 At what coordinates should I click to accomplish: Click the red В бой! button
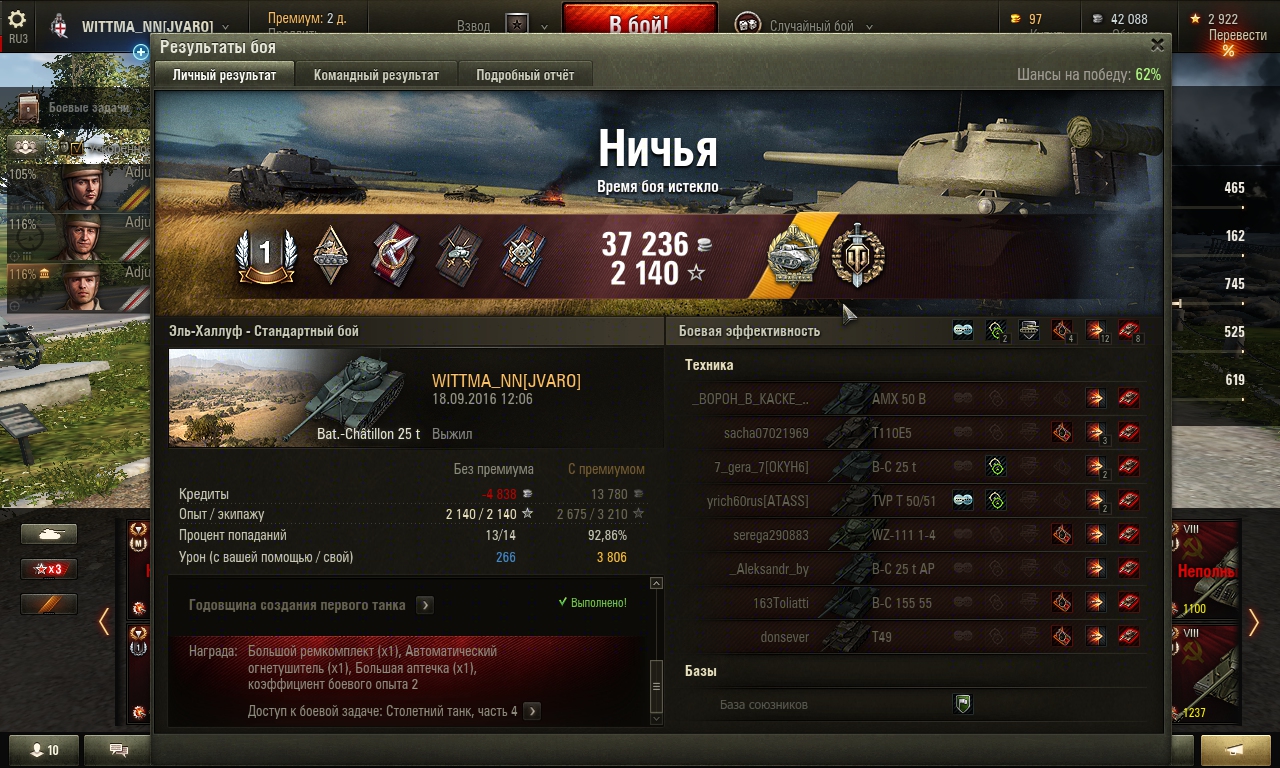click(639, 24)
